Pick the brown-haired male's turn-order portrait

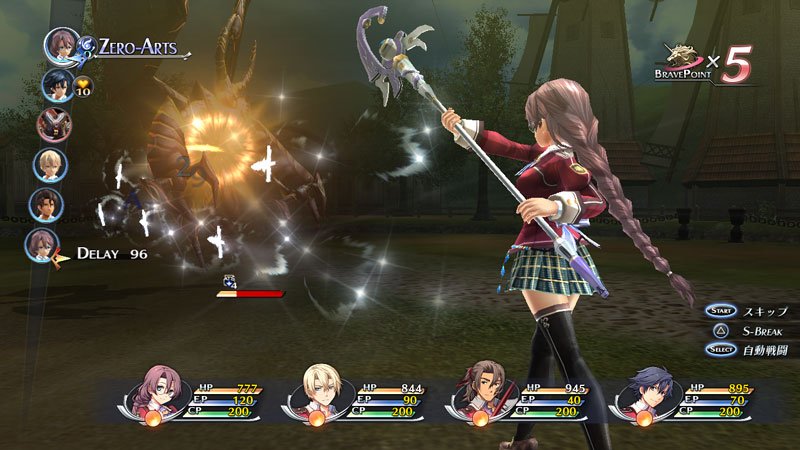point(47,204)
